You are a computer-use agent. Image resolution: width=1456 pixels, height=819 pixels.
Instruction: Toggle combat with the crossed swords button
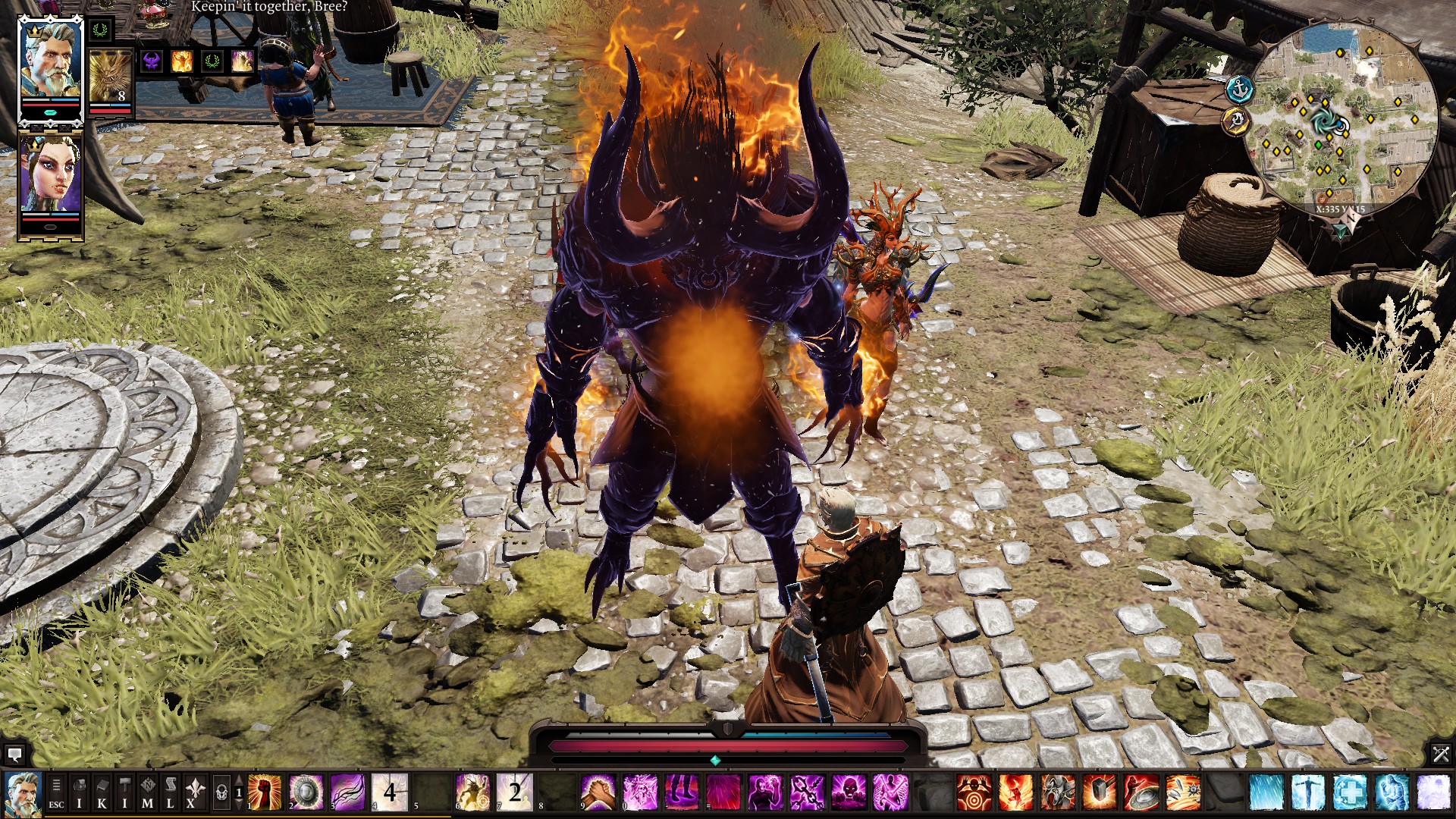coord(1441,754)
